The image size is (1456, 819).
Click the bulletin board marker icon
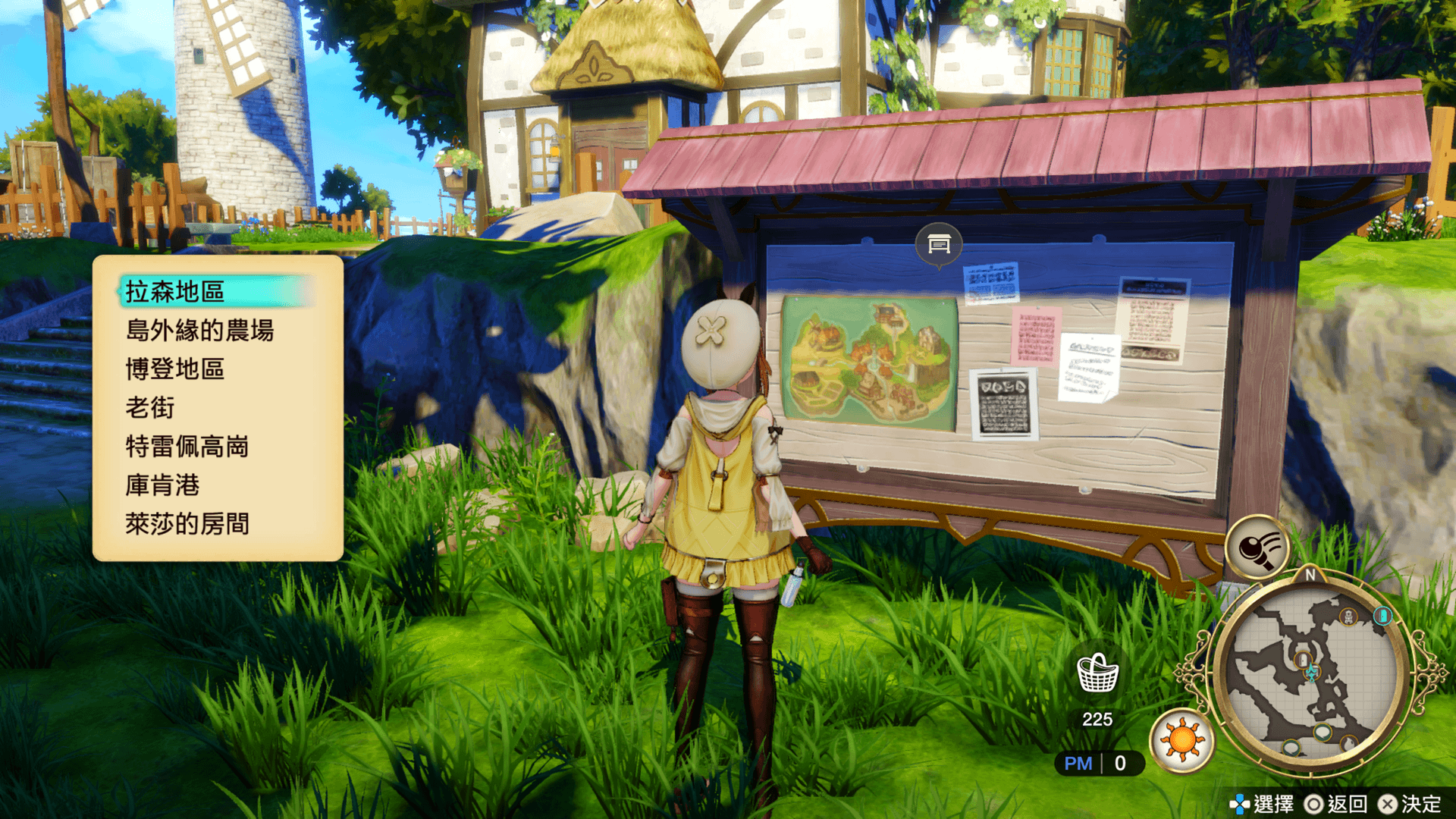[x=939, y=244]
